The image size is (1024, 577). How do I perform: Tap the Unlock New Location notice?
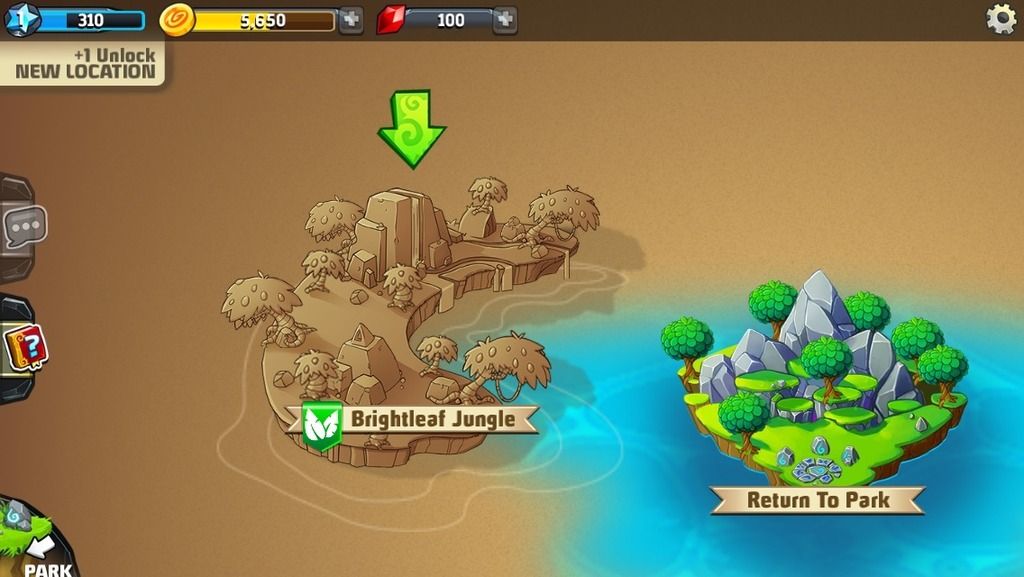(x=84, y=62)
